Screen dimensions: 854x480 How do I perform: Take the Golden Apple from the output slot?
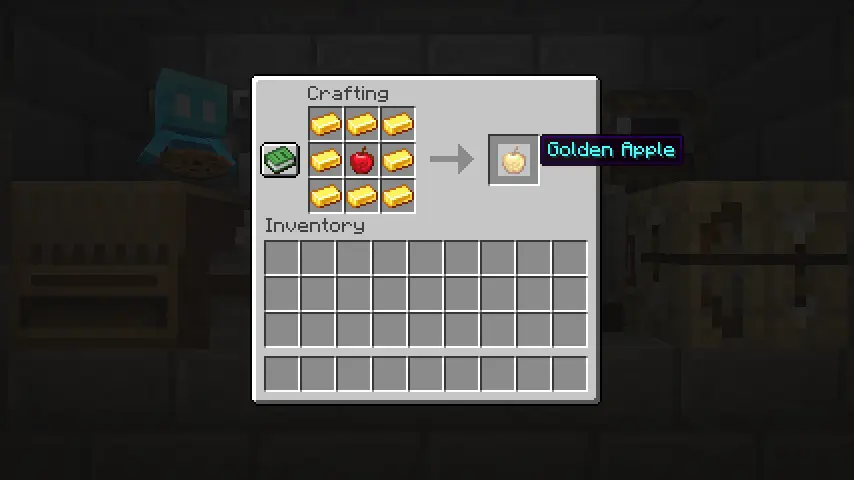pos(514,160)
